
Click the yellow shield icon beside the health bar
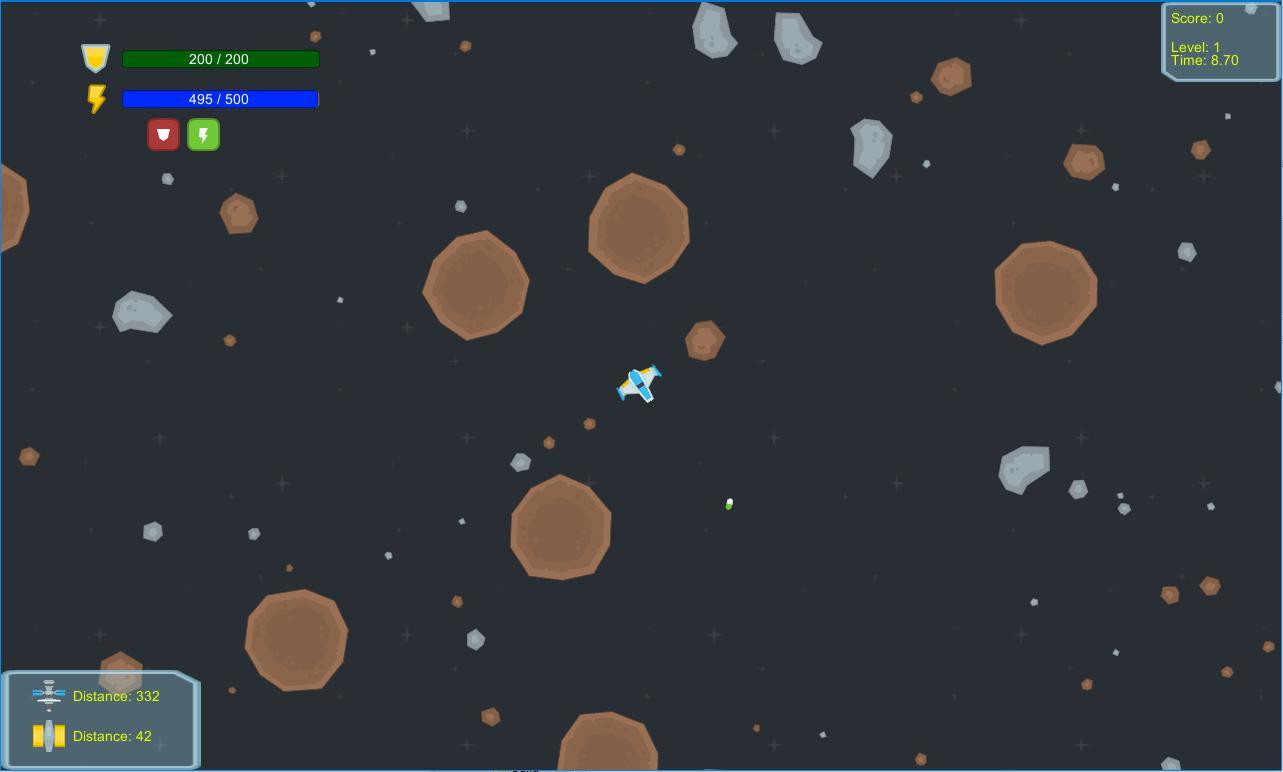point(95,58)
